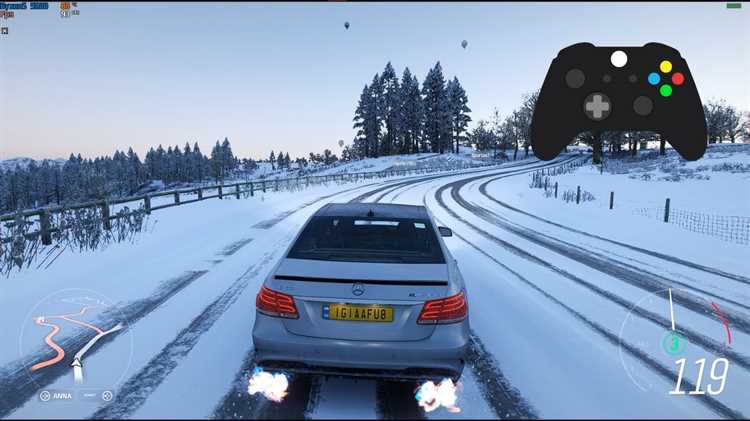Select the black gamepad input overlay
The width and height of the screenshot is (750, 421).
(618, 98)
